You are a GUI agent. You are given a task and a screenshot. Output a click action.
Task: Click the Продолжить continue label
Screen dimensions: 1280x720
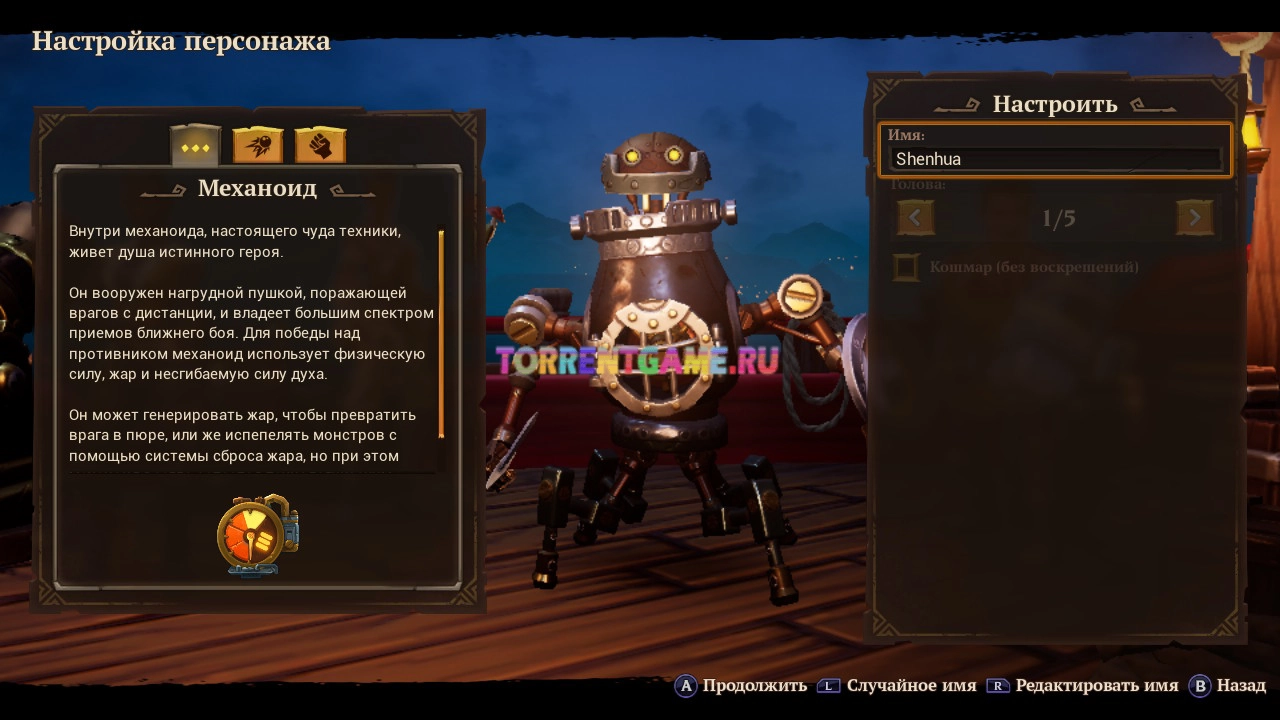(x=754, y=685)
